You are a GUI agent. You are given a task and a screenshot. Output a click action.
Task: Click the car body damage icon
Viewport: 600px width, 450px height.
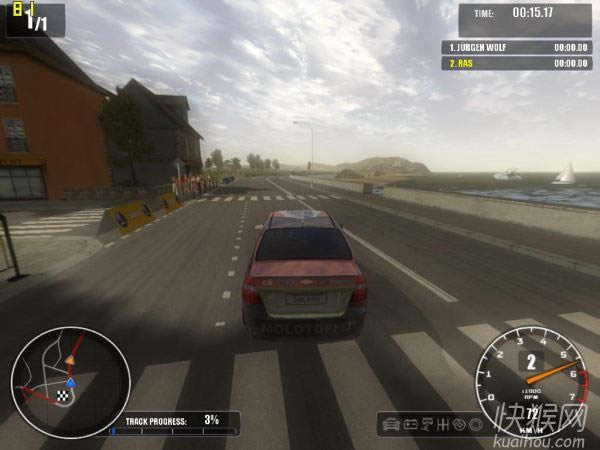tap(392, 424)
